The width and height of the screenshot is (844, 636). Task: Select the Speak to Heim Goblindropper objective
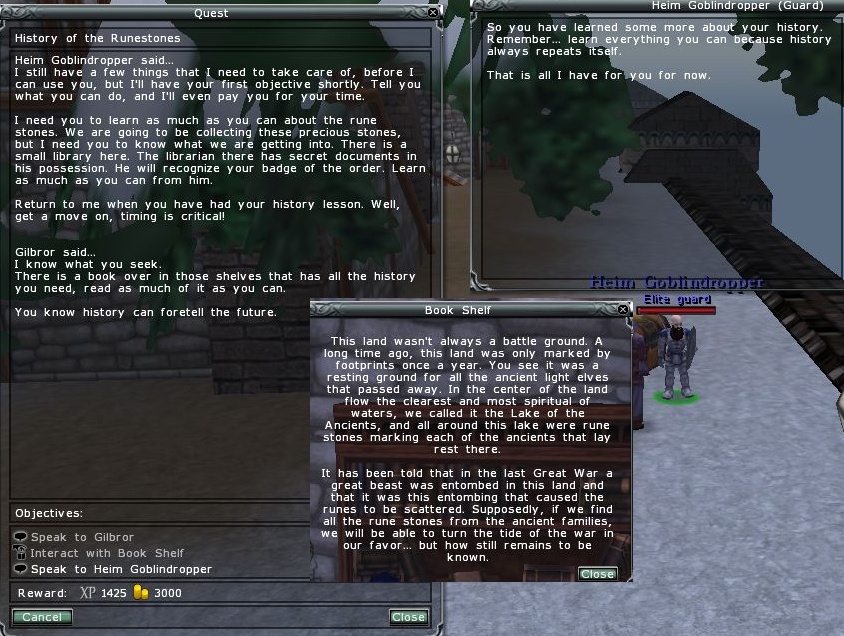pyautogui.click(x=121, y=569)
